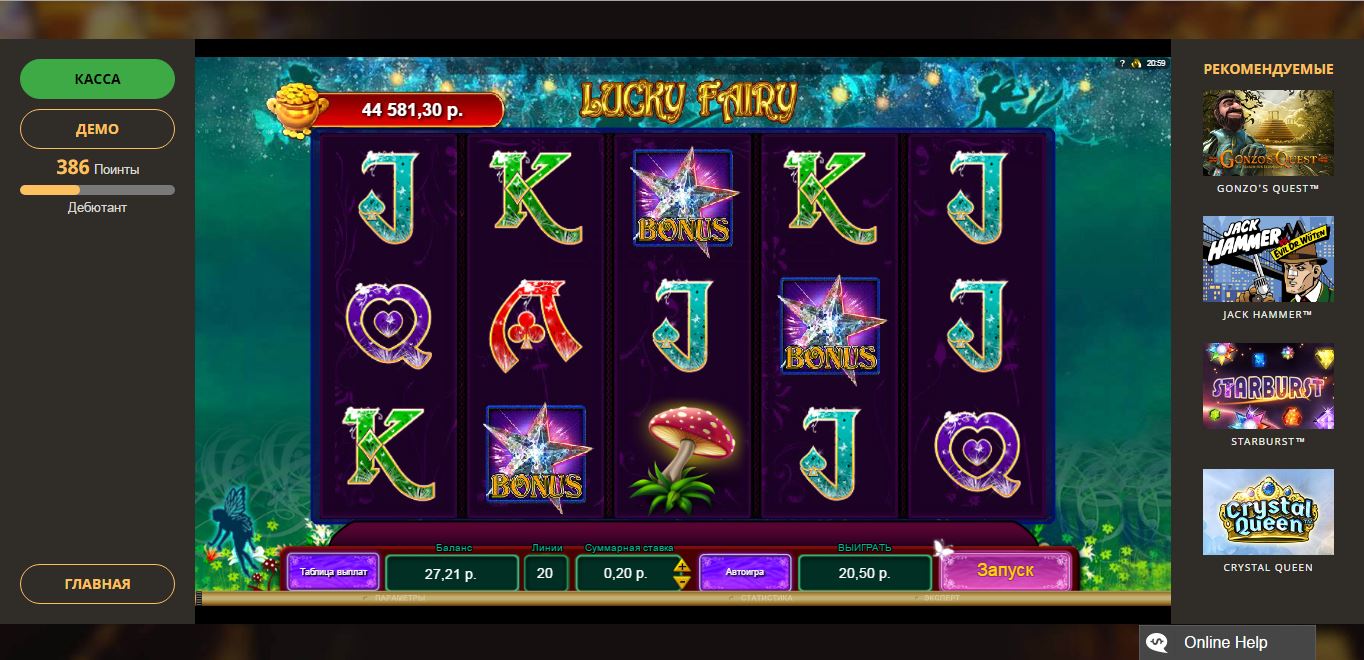This screenshot has height=660, width=1364.
Task: Decrease the total bet with the minus arrow
Action: (x=682, y=581)
